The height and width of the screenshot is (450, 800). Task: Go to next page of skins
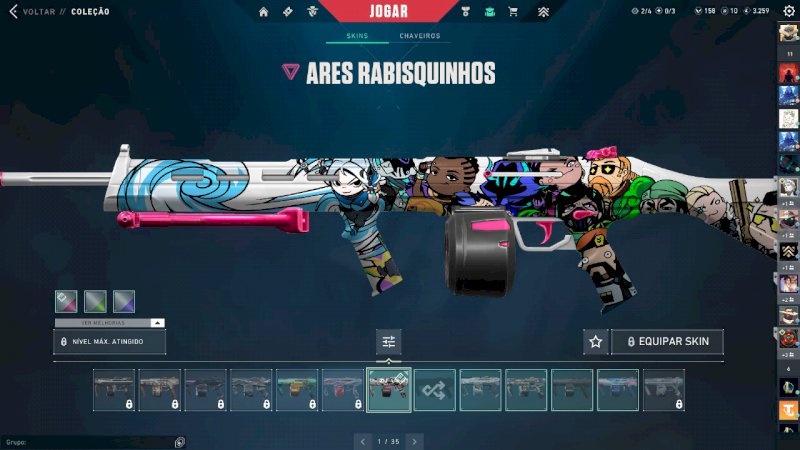[414, 440]
